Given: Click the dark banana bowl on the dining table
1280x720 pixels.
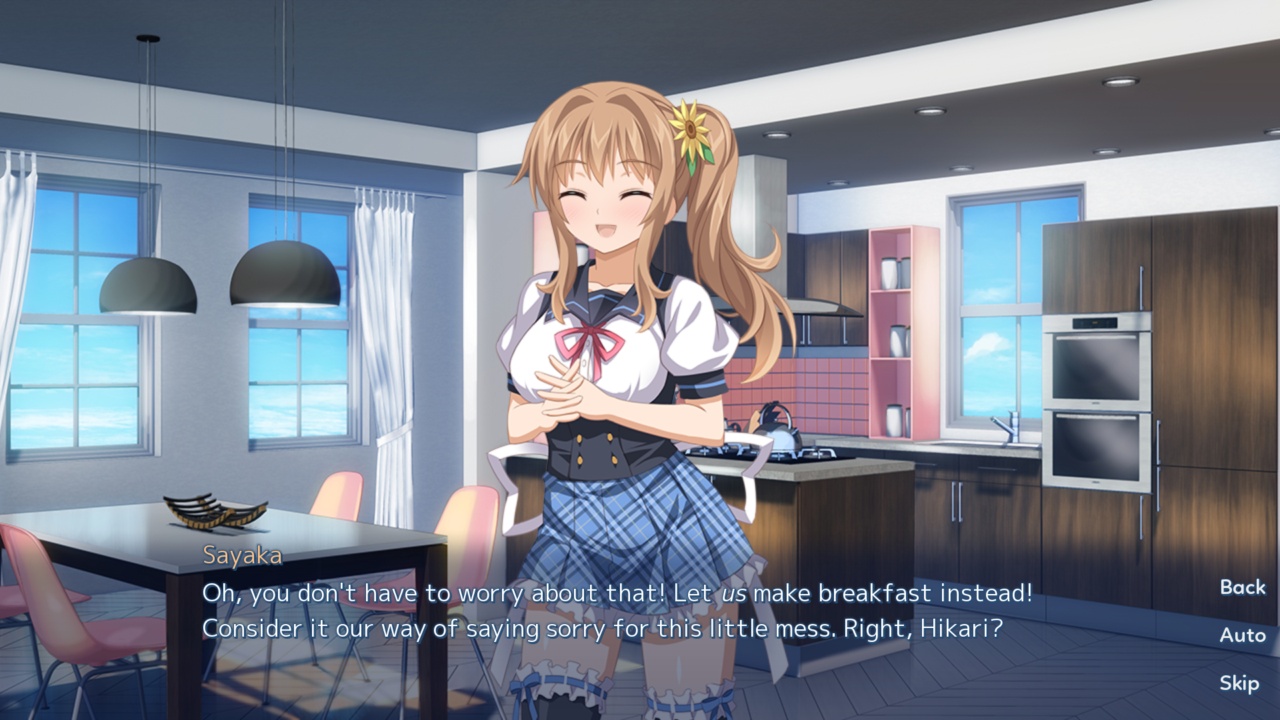Looking at the screenshot, I should (x=213, y=512).
